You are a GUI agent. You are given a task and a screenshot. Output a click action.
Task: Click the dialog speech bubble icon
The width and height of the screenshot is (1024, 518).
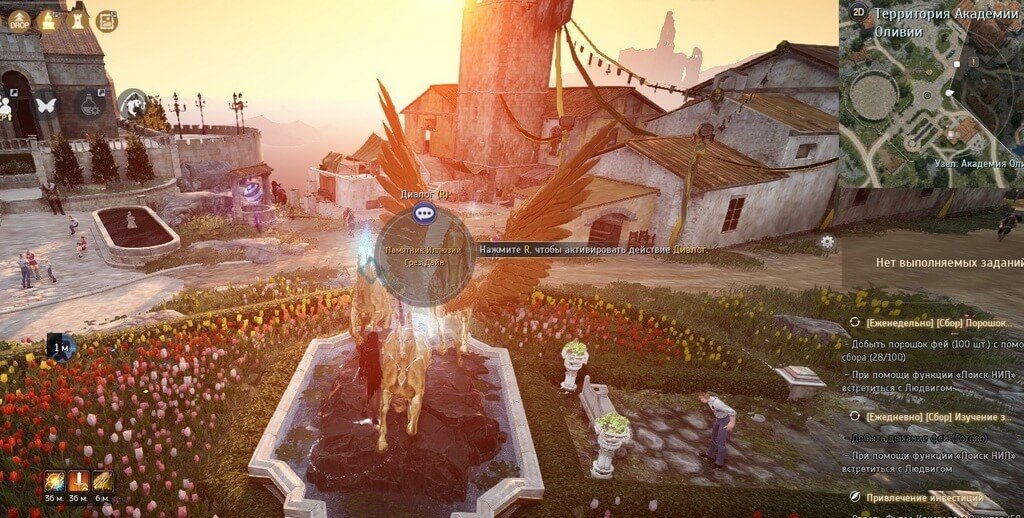(x=424, y=213)
